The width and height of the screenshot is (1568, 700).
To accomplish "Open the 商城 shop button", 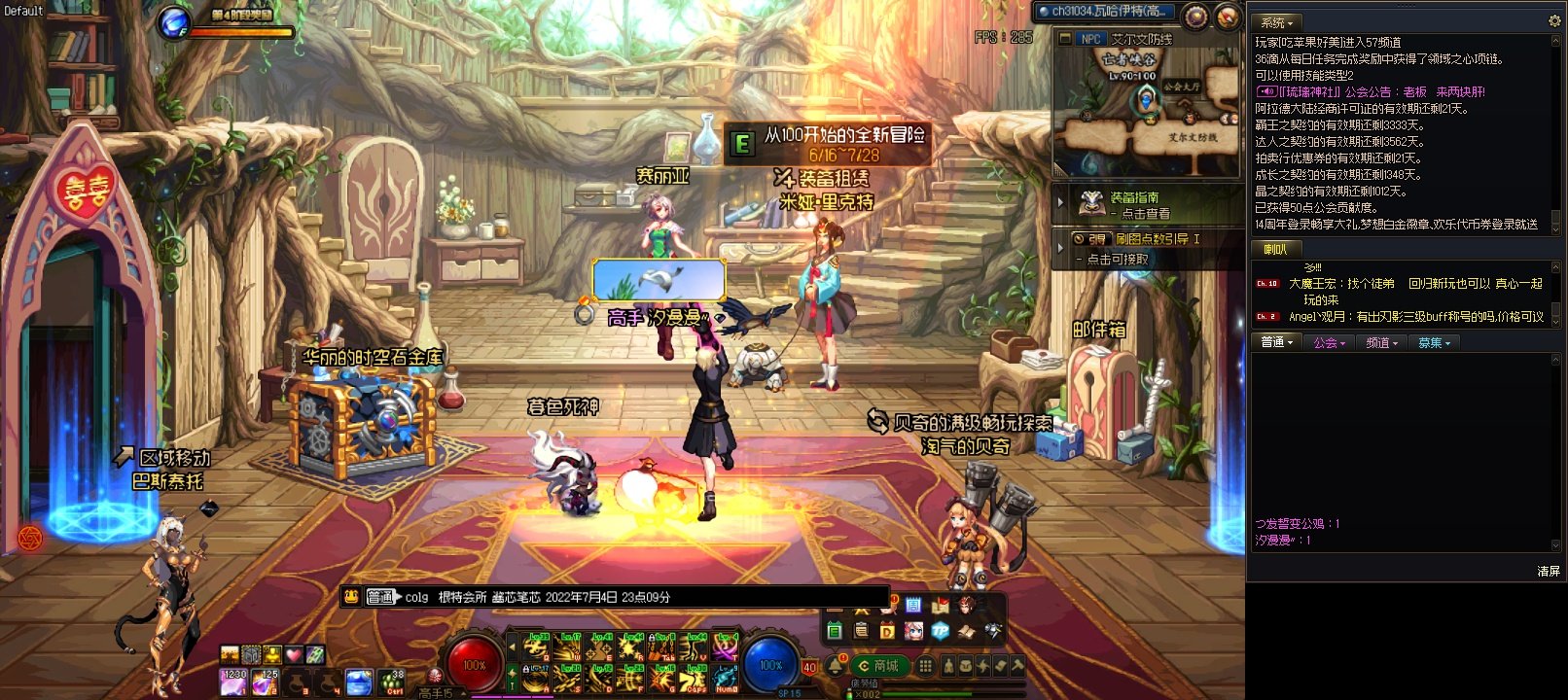I will click(x=878, y=666).
